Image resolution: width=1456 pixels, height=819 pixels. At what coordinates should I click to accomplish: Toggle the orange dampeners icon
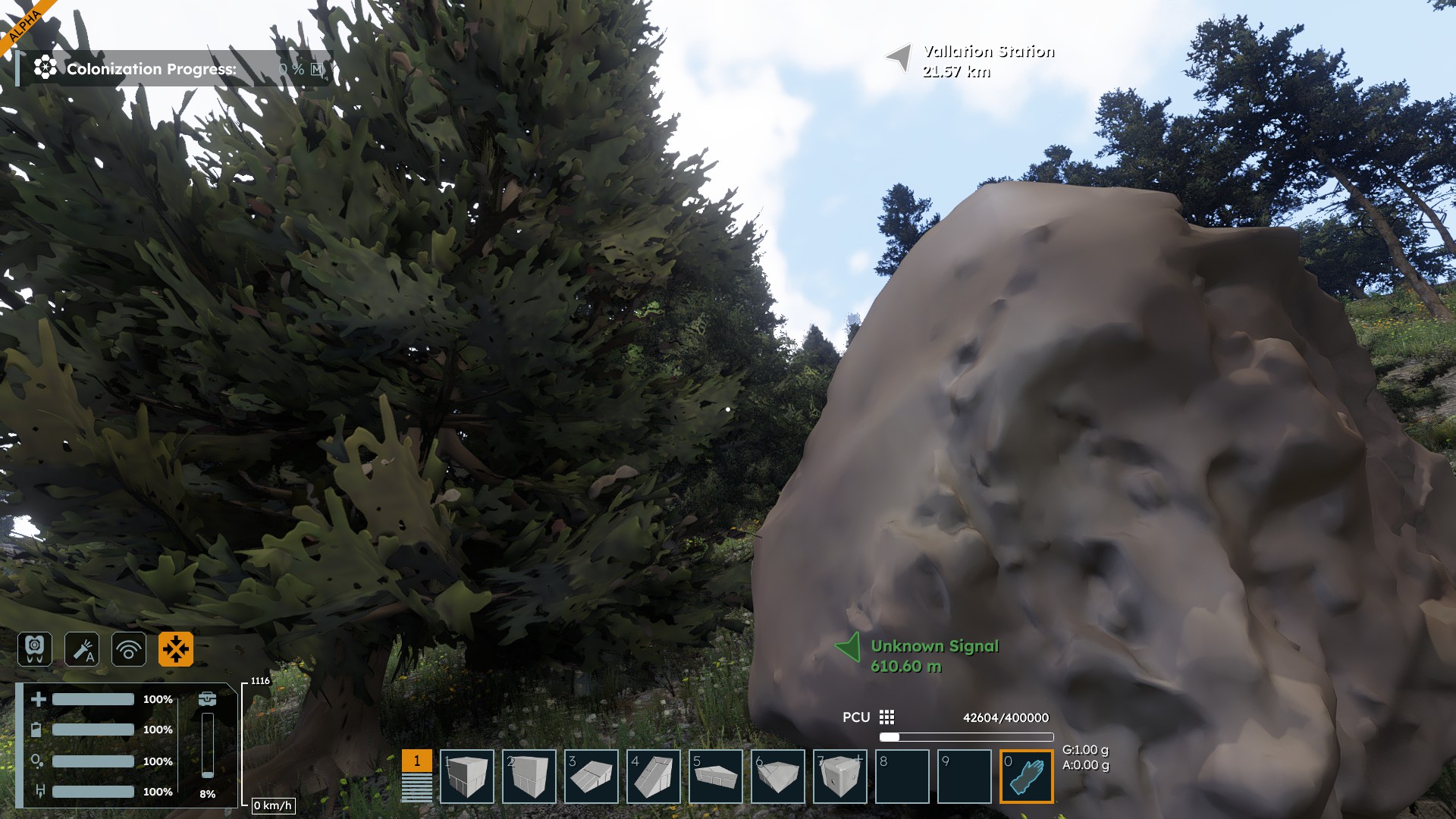(176, 649)
